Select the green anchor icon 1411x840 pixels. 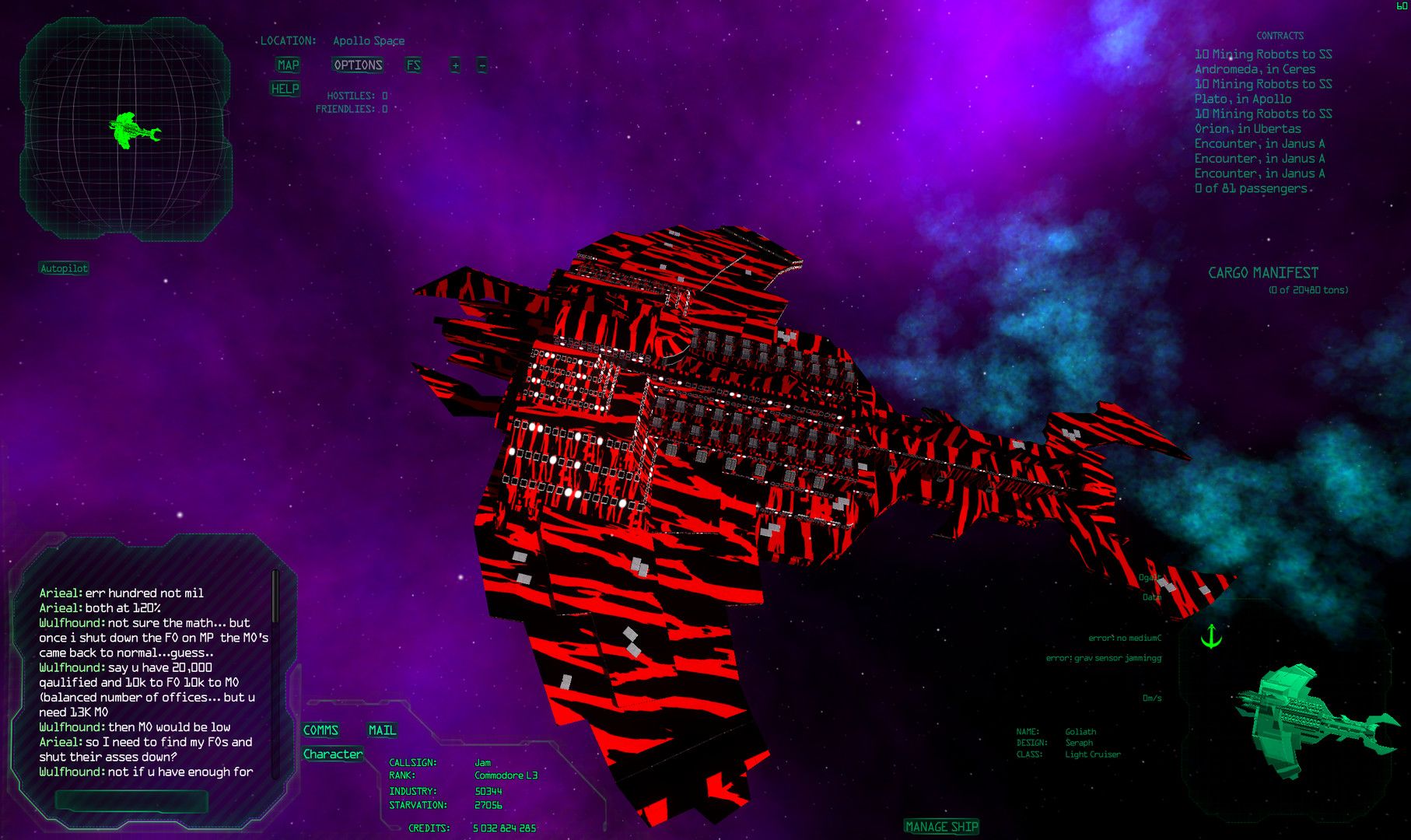pyautogui.click(x=1211, y=636)
